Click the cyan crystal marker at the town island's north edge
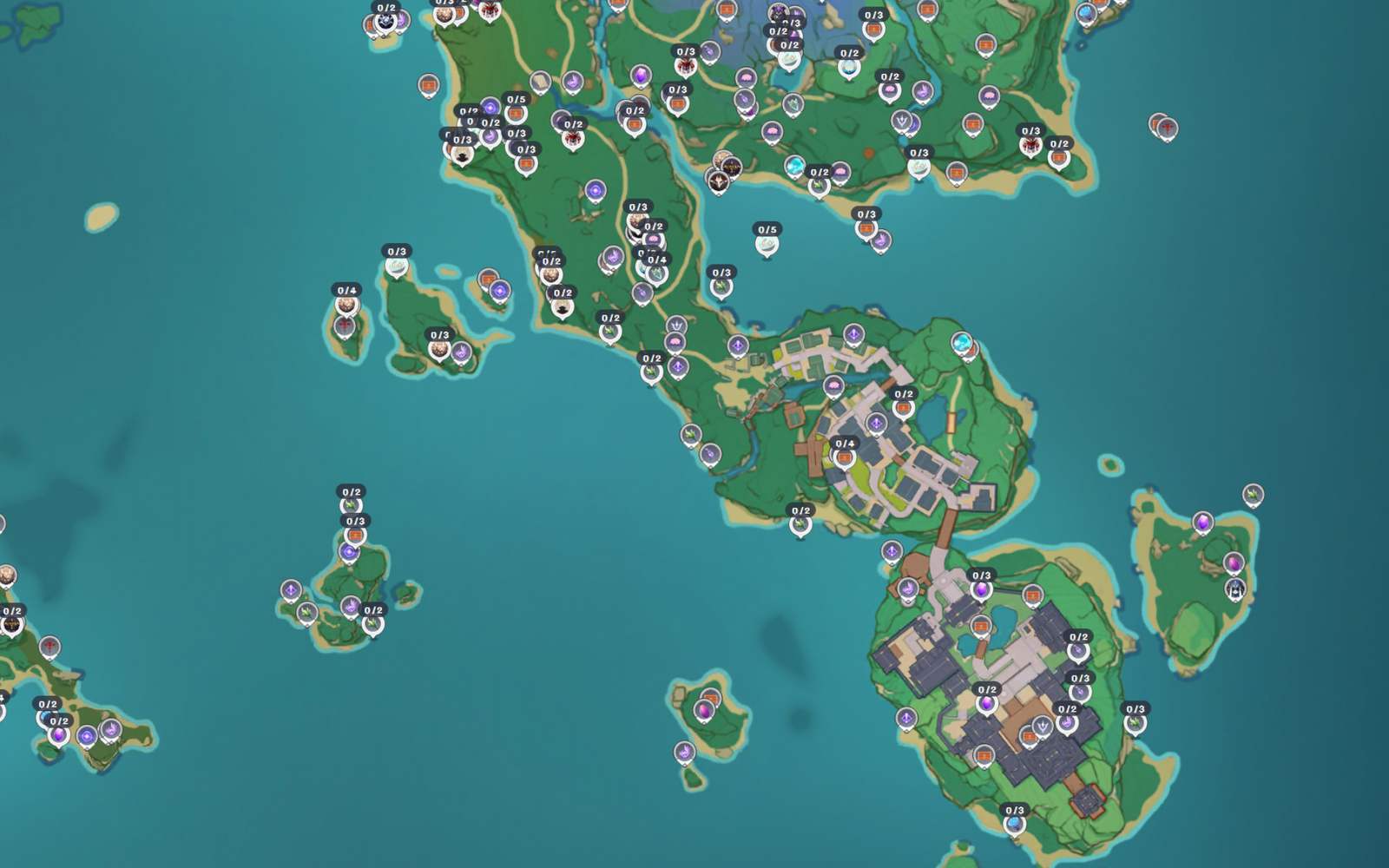 tap(962, 342)
